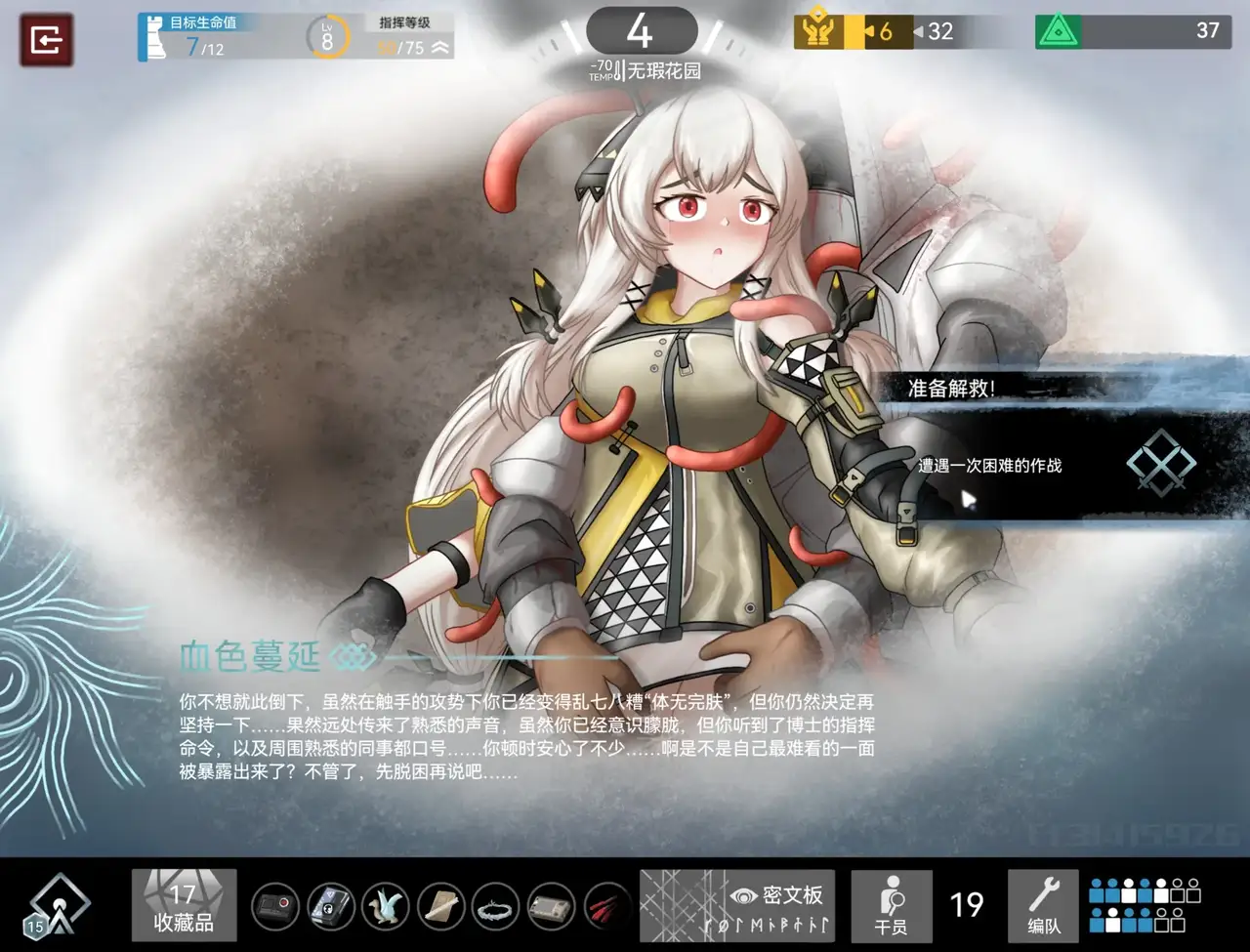Select the beige device collectible
The width and height of the screenshot is (1250, 952).
click(x=551, y=907)
